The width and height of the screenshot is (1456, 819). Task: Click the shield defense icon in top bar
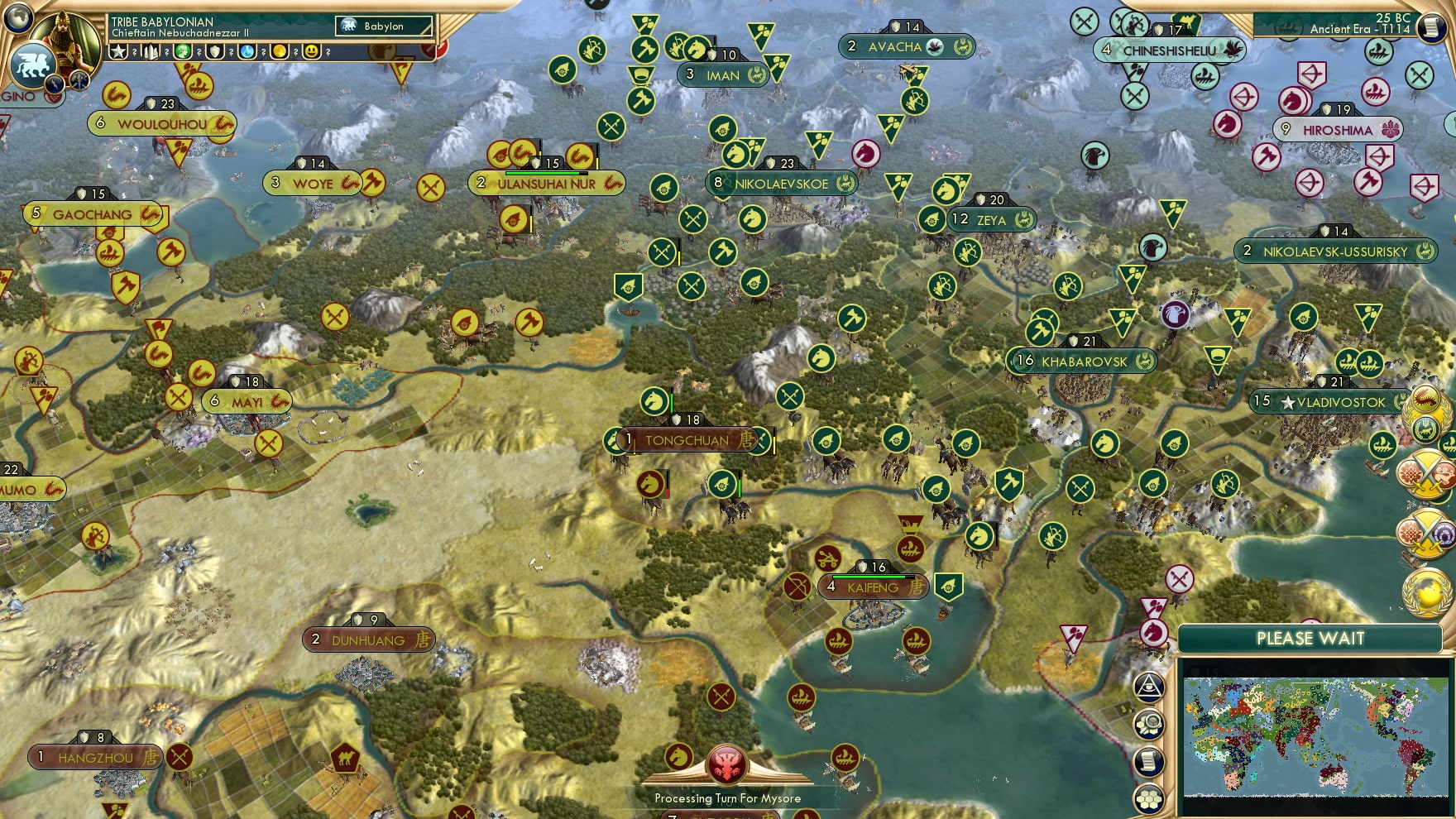[x=215, y=51]
